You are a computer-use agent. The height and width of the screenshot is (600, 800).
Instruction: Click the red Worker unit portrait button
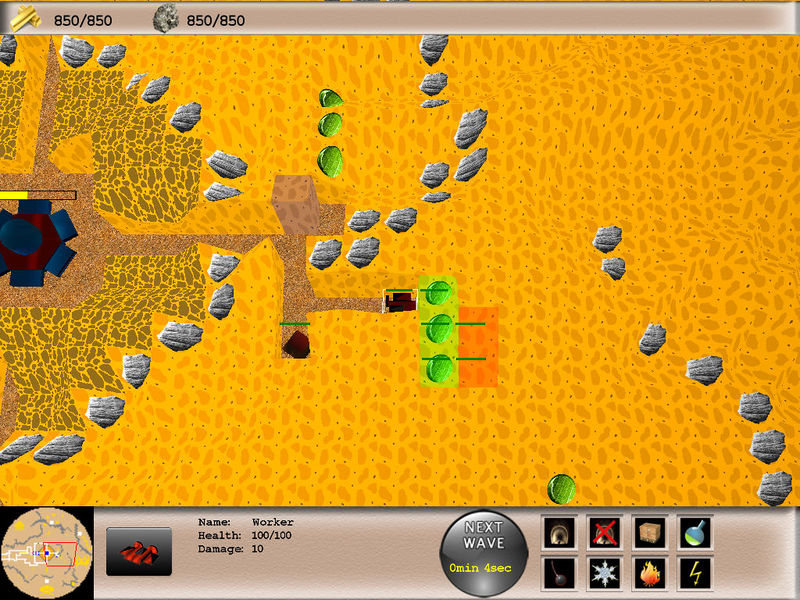click(139, 552)
